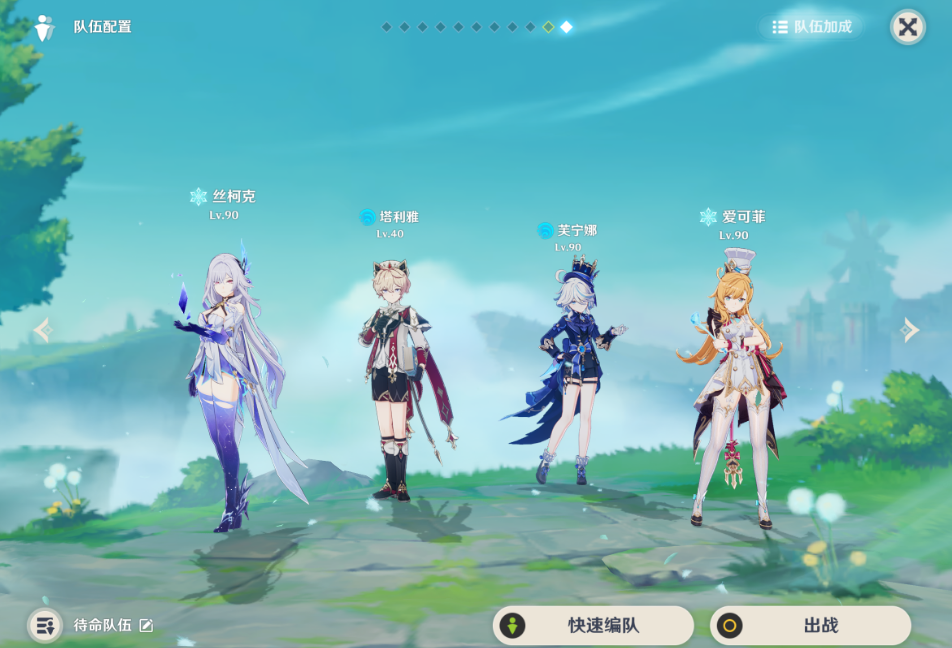Open the party list menu icon
Viewport: 952px width, 648px height.
[44, 625]
